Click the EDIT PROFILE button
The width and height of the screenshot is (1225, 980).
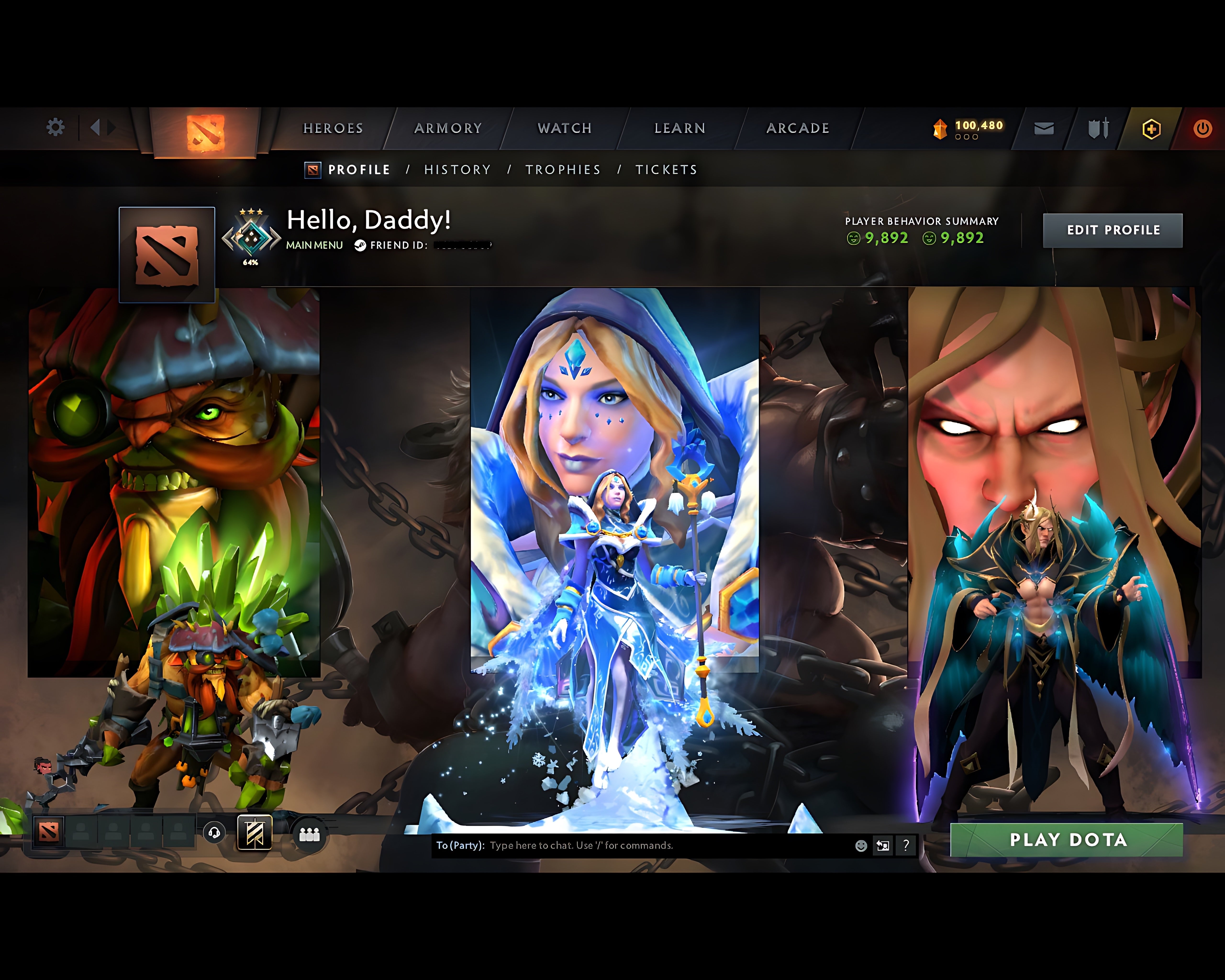tap(1113, 230)
